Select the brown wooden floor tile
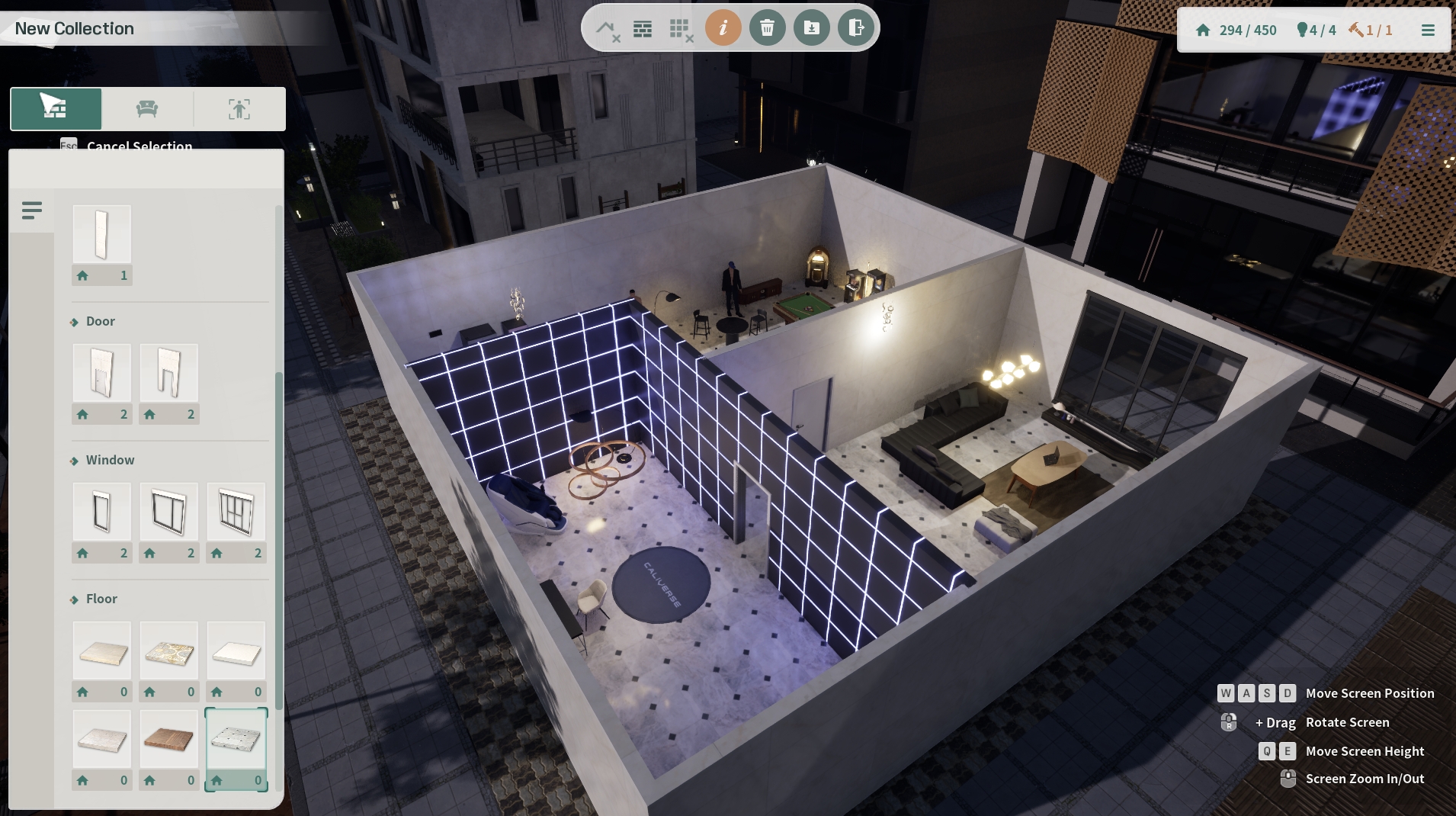 [x=169, y=739]
